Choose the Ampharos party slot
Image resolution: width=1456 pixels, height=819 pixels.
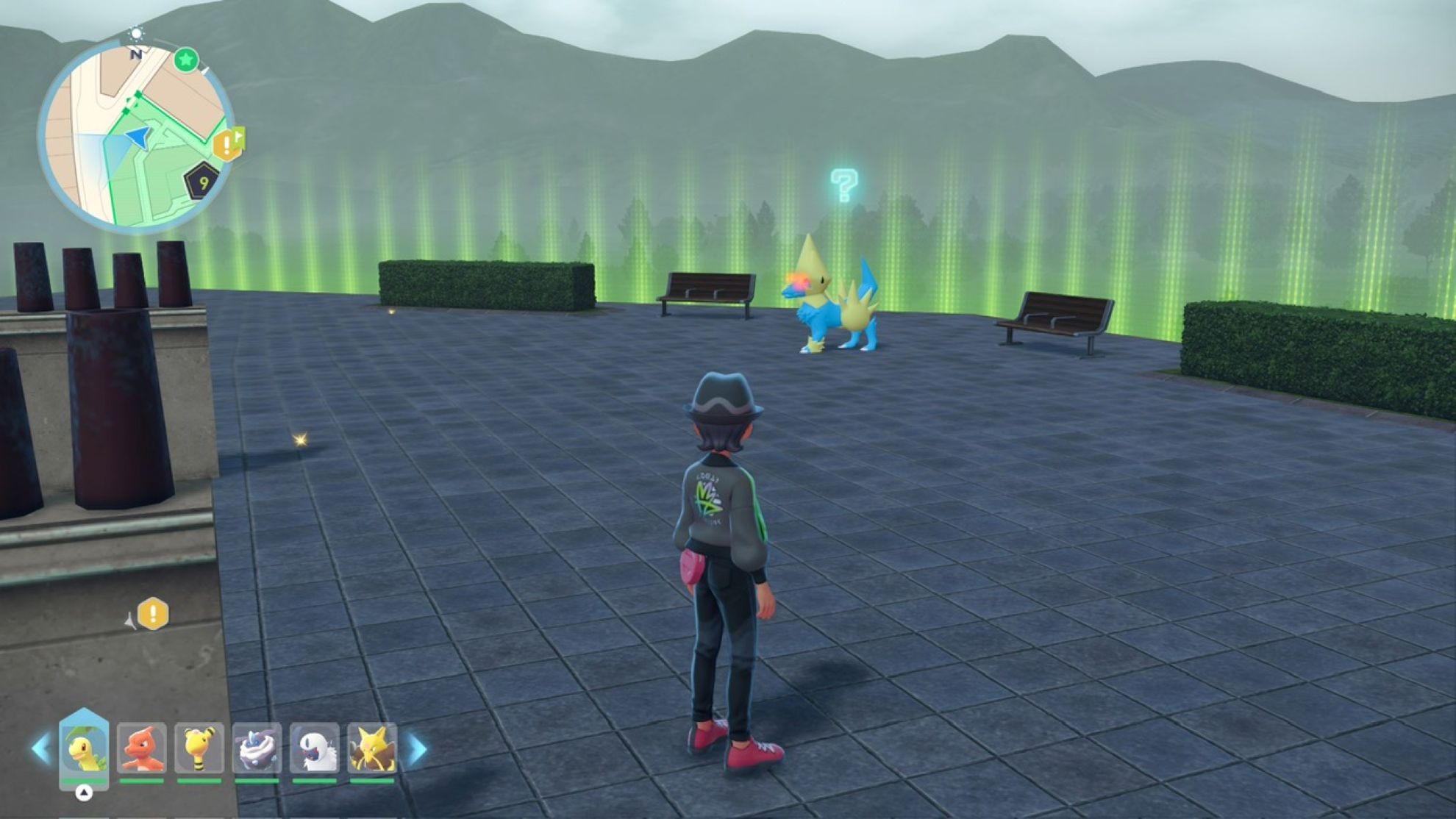click(199, 749)
